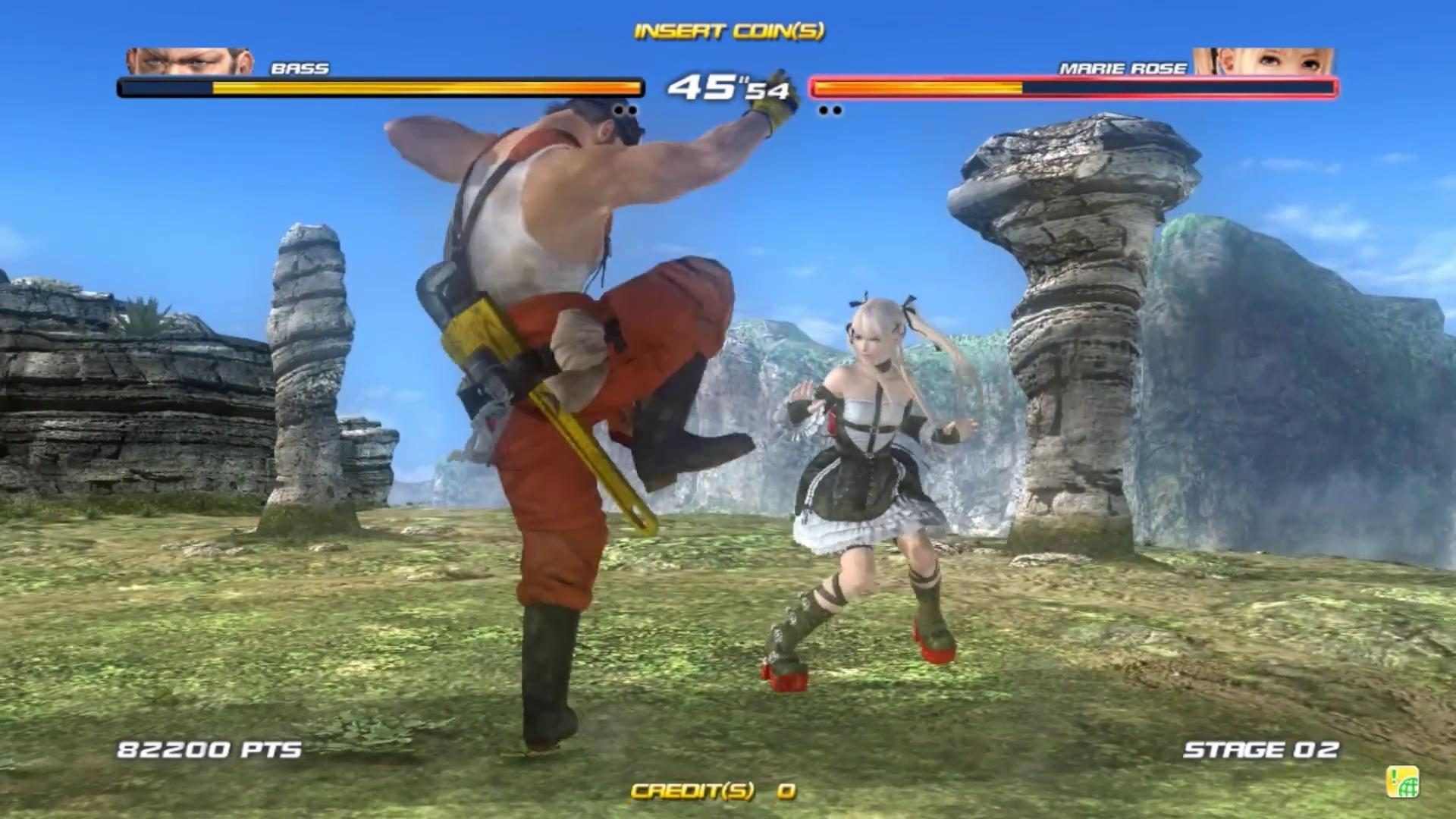
Task: Select the BASS name label
Action: coord(300,68)
